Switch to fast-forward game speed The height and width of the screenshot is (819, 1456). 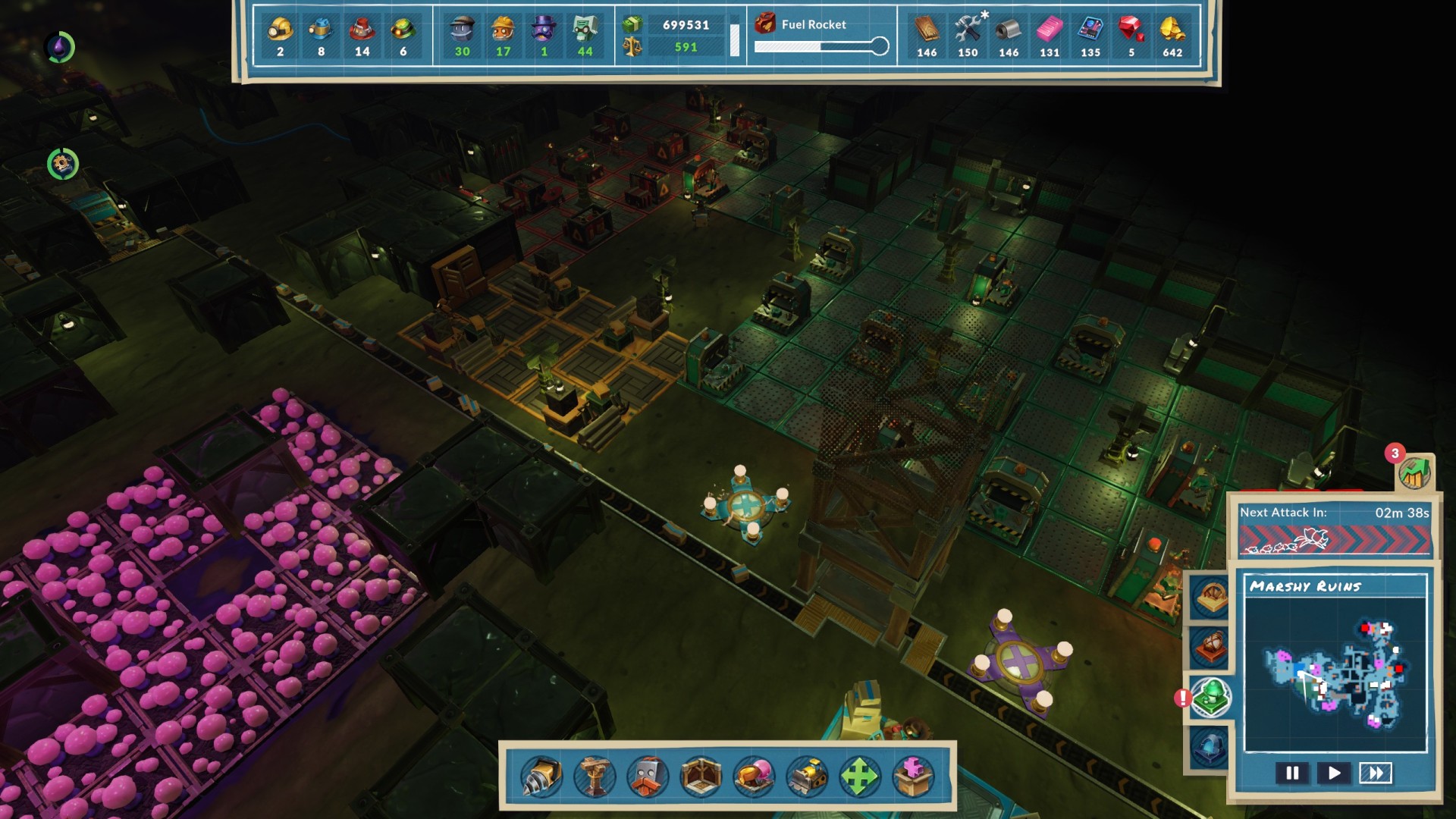(1376, 773)
